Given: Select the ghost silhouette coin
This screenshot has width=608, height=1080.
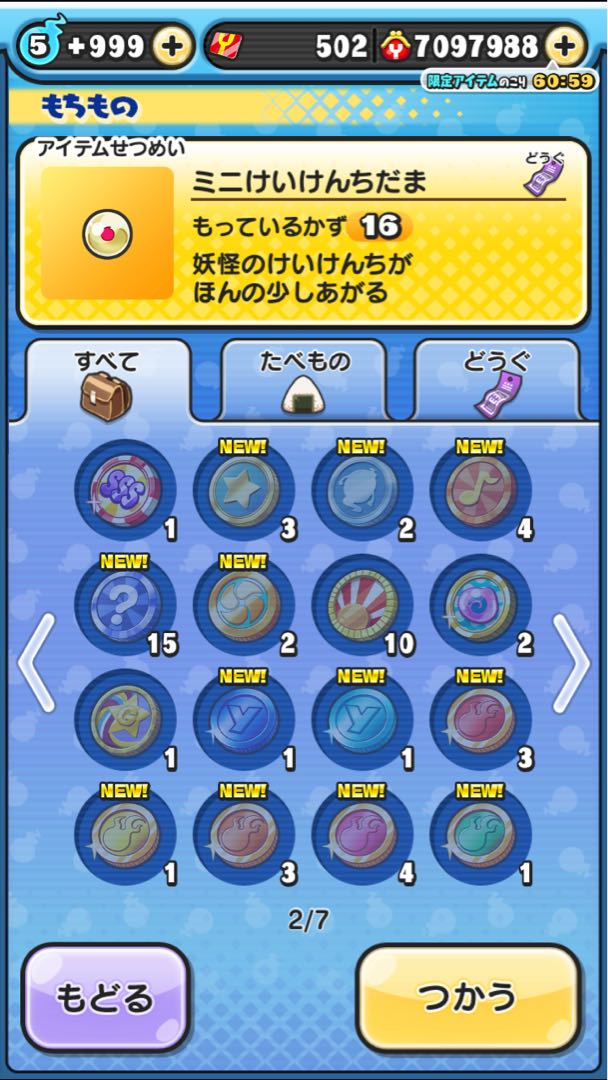Looking at the screenshot, I should (x=361, y=490).
